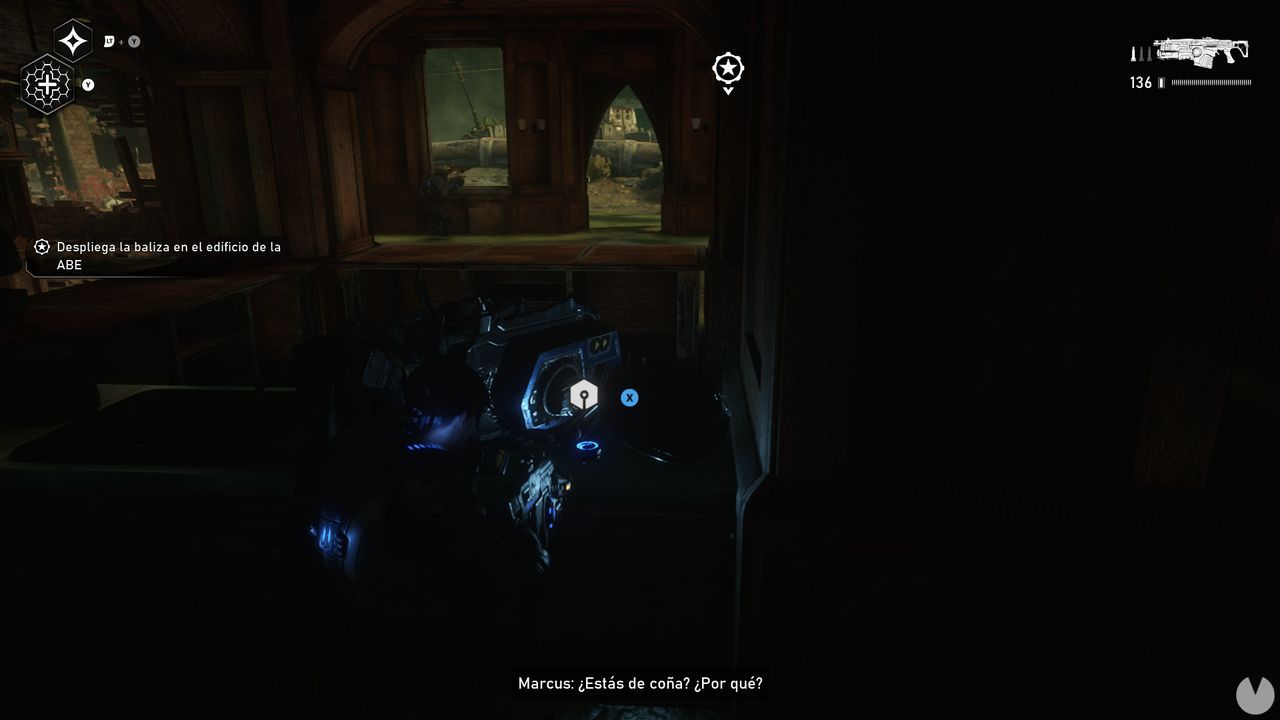Screen dimensions: 1280x720
Task: Click the beacon deploy hexagon icon
Action: (x=584, y=395)
